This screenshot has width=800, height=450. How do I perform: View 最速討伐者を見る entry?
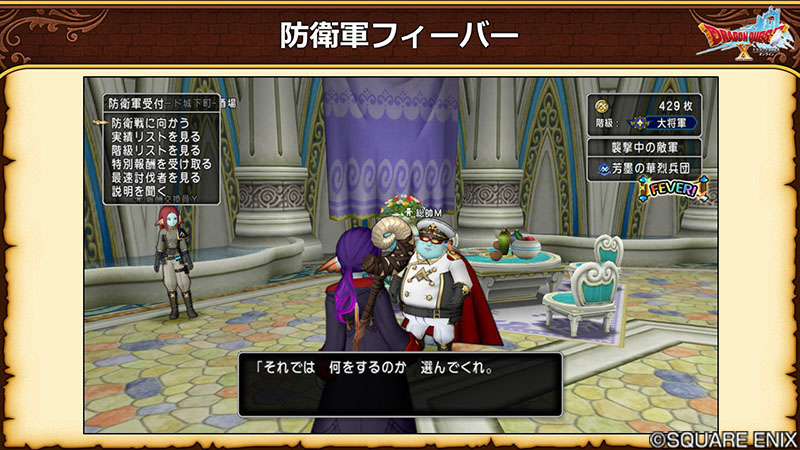coord(155,177)
